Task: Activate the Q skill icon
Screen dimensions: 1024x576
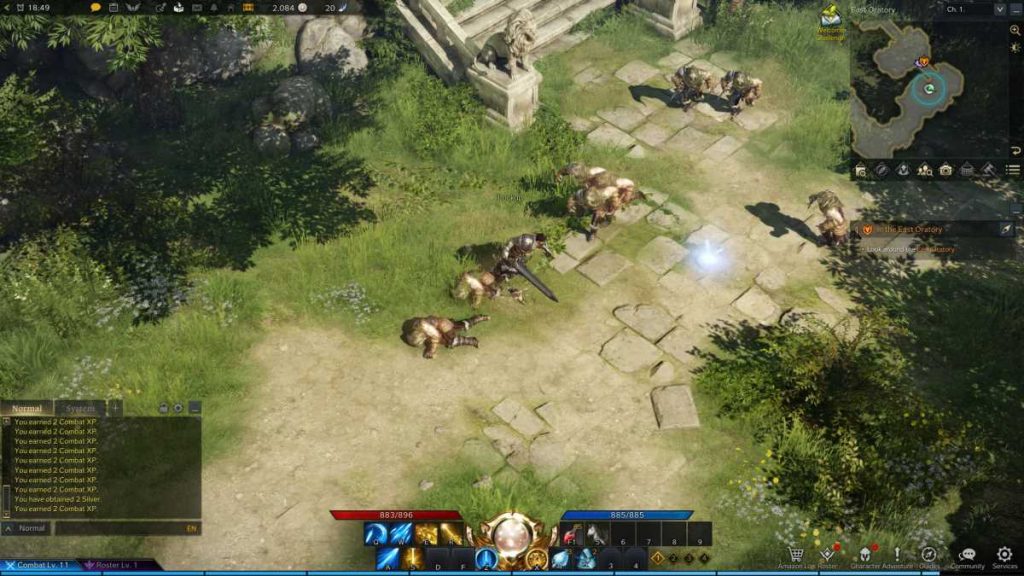Action: click(x=375, y=534)
